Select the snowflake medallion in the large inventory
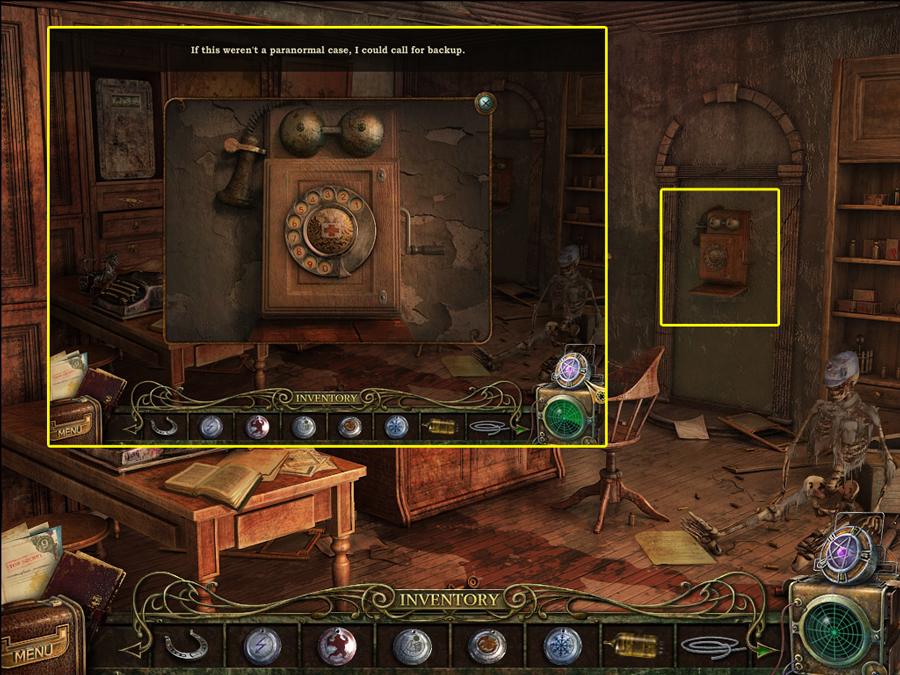Image resolution: width=900 pixels, height=675 pixels. click(562, 647)
